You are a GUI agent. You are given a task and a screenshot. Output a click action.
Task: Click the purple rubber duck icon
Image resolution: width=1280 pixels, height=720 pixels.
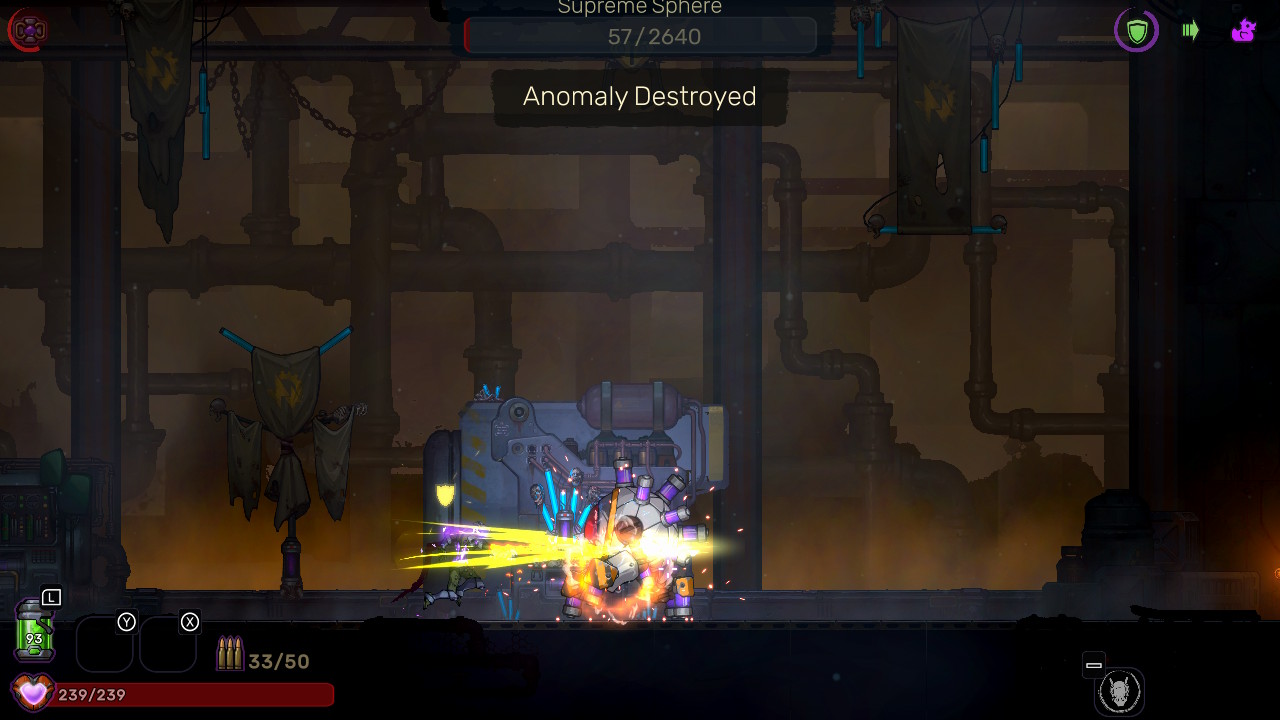1243,31
